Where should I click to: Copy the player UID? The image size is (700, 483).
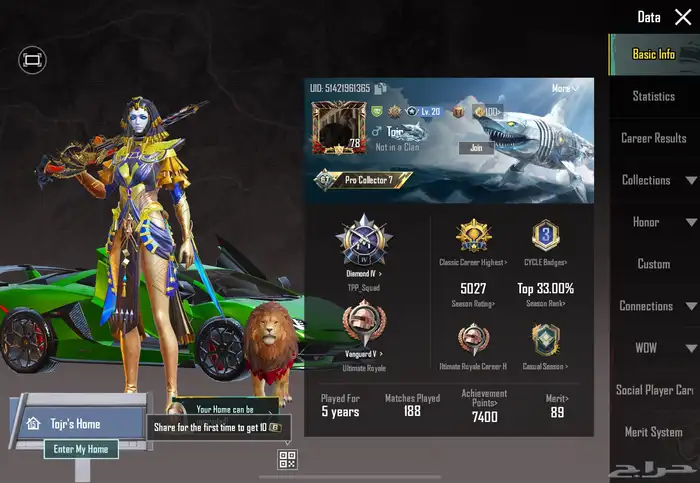tap(377, 89)
